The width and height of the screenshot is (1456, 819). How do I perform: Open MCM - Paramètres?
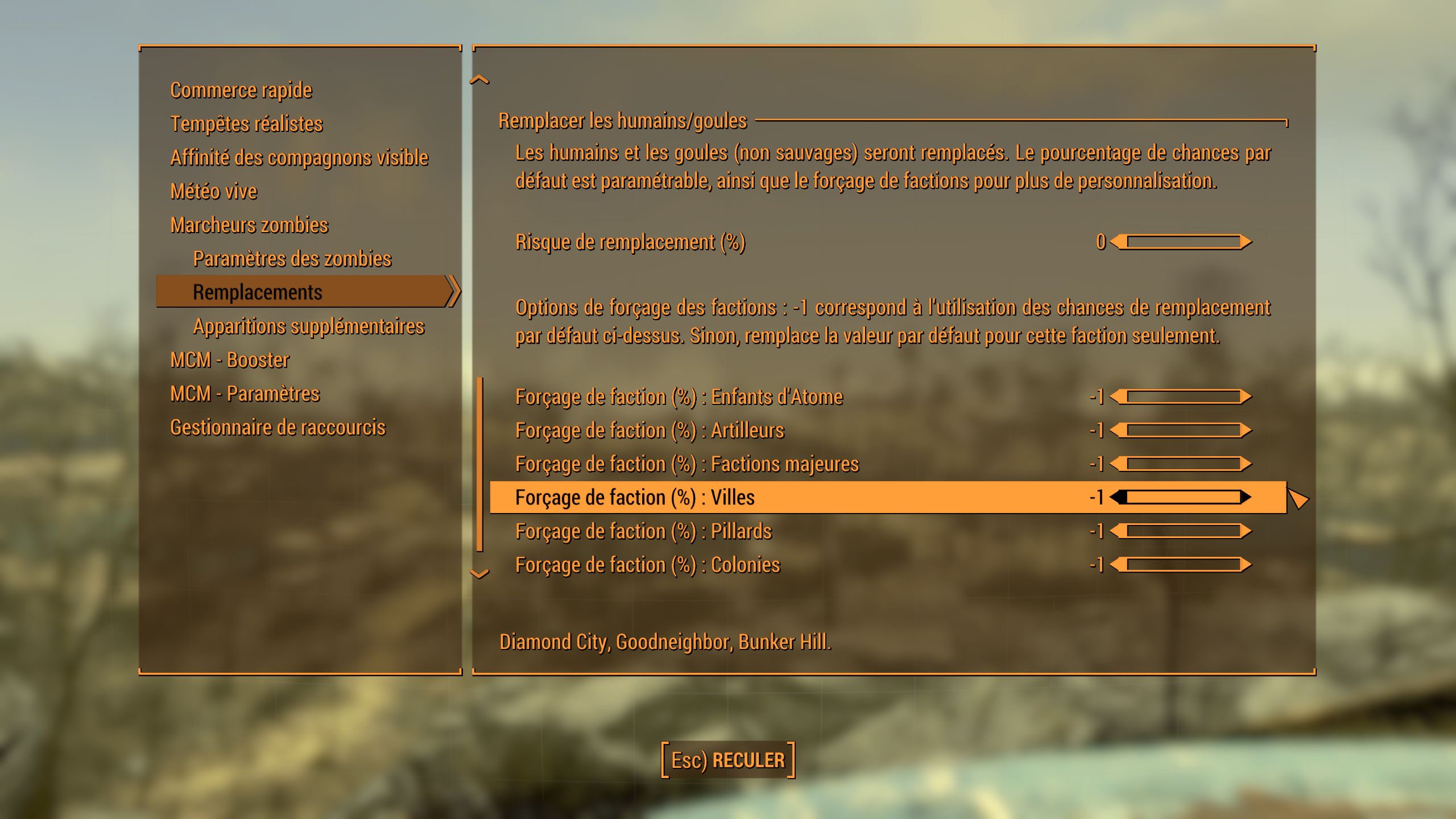(x=245, y=394)
